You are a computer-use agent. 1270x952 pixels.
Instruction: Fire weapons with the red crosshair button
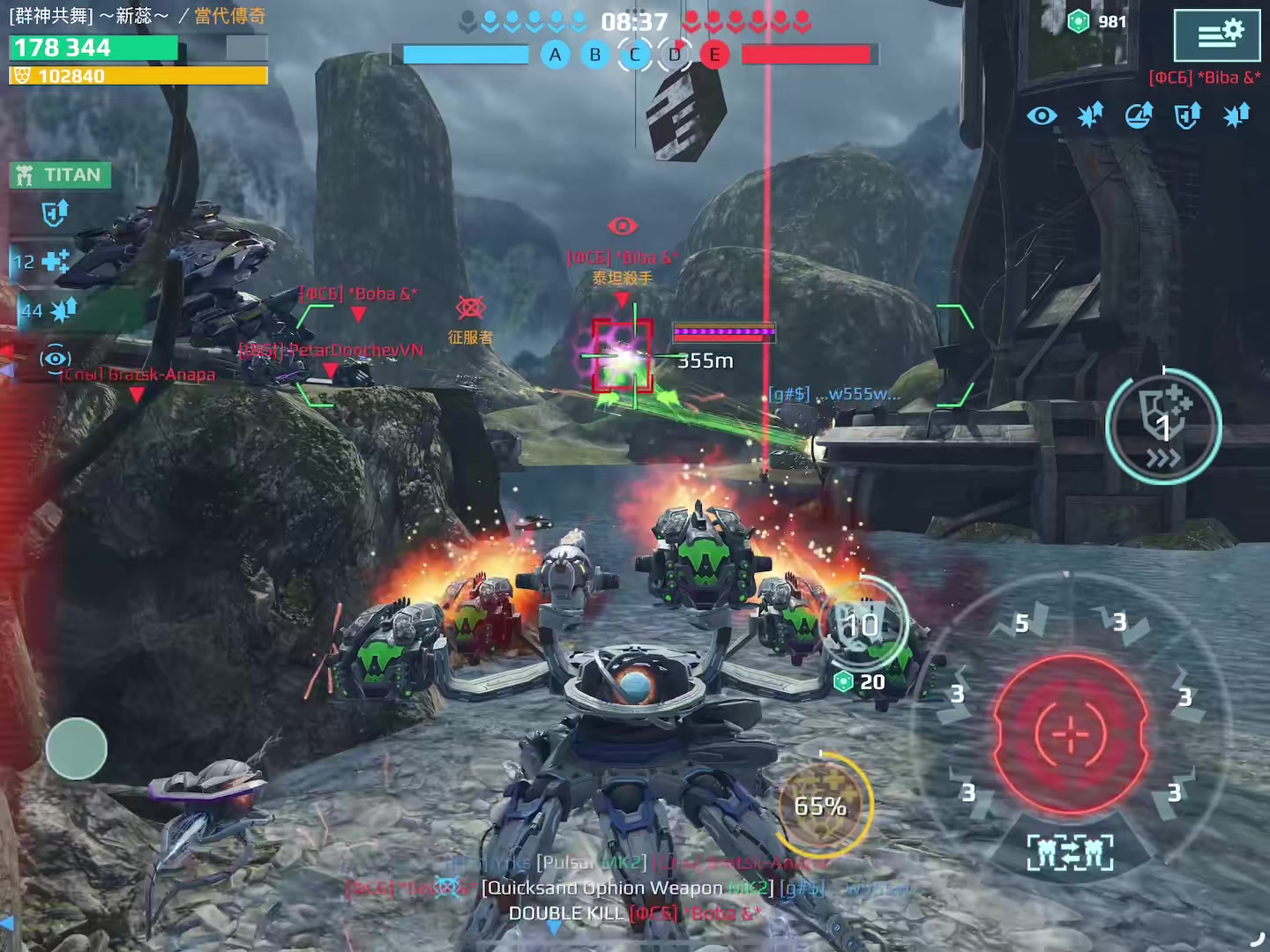pos(1071,733)
